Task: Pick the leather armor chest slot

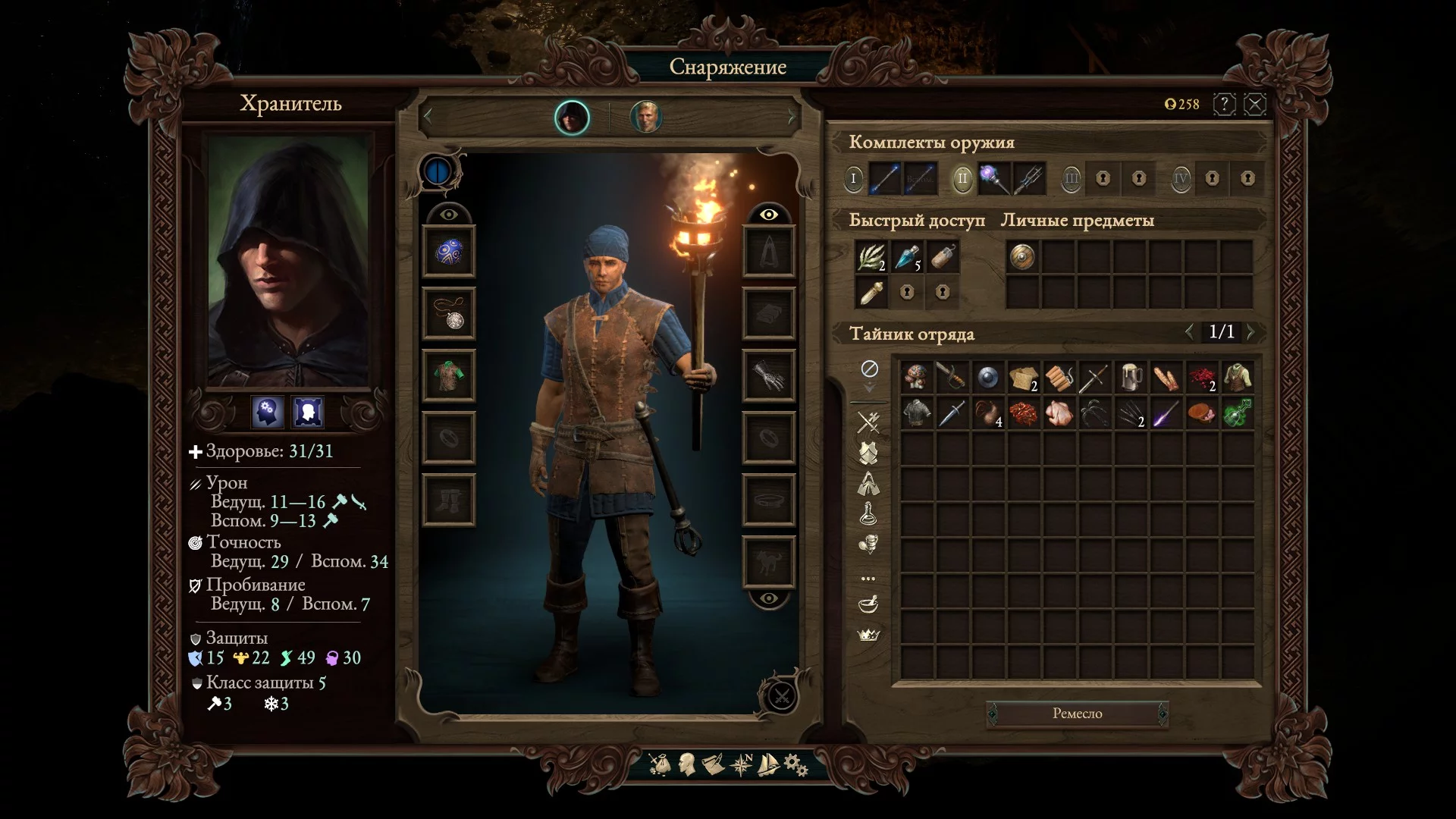Action: click(449, 376)
